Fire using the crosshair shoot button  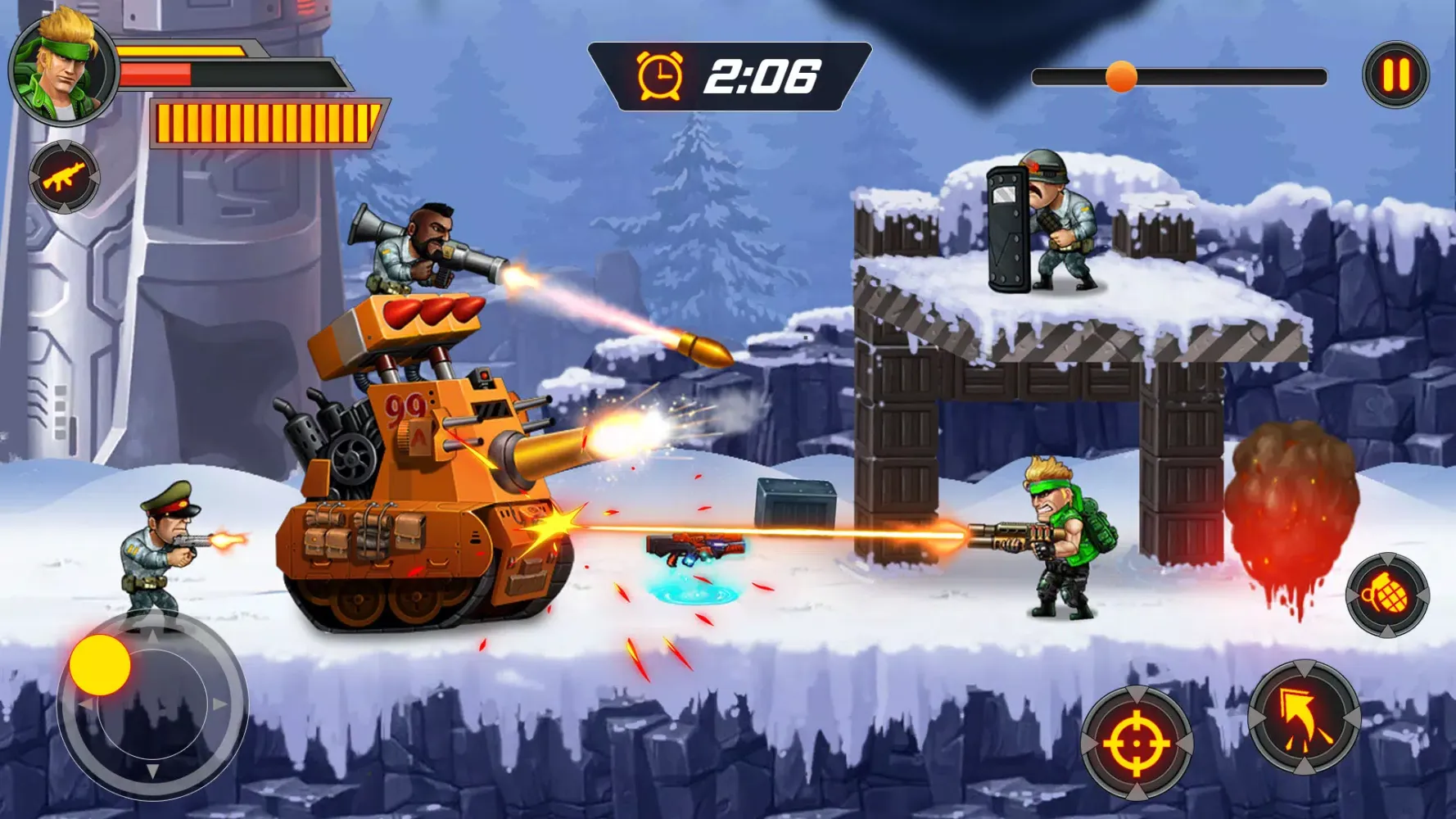[1136, 744]
